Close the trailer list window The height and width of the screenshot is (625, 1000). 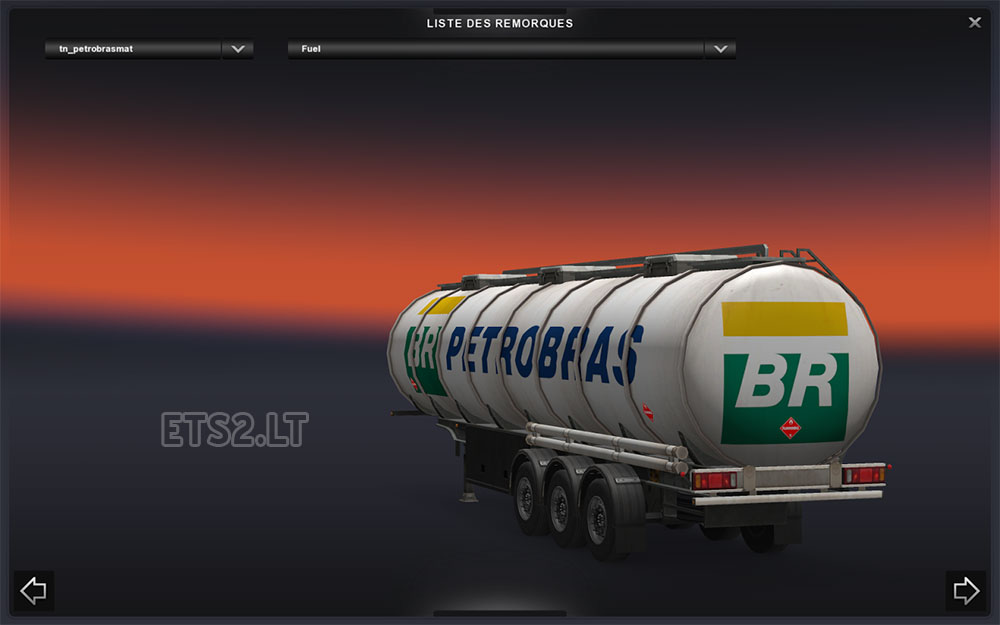pos(975,22)
